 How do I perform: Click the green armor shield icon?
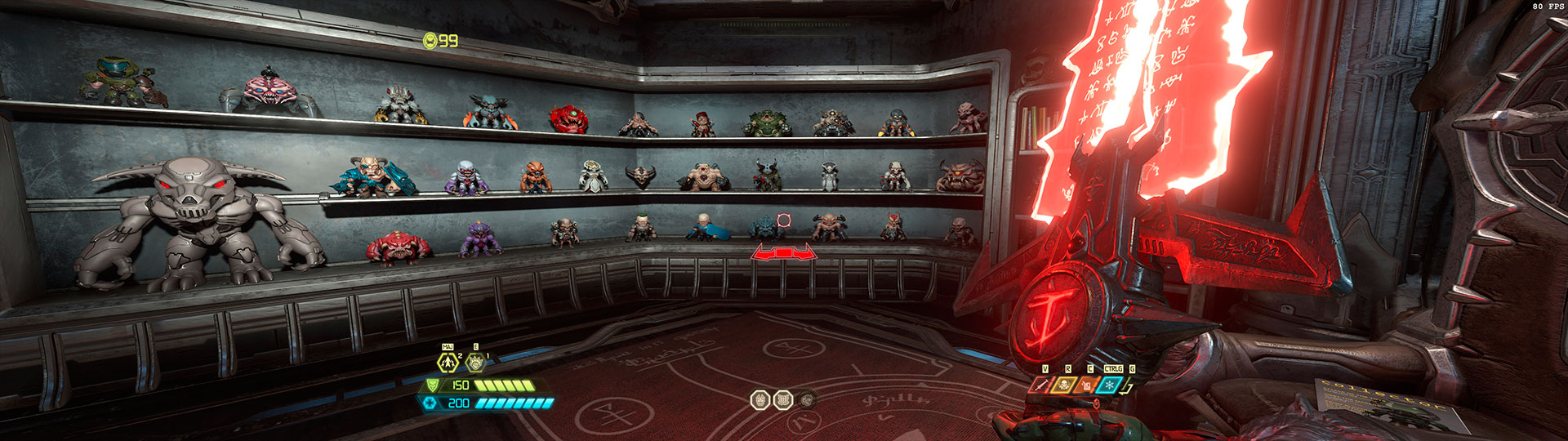click(432, 385)
